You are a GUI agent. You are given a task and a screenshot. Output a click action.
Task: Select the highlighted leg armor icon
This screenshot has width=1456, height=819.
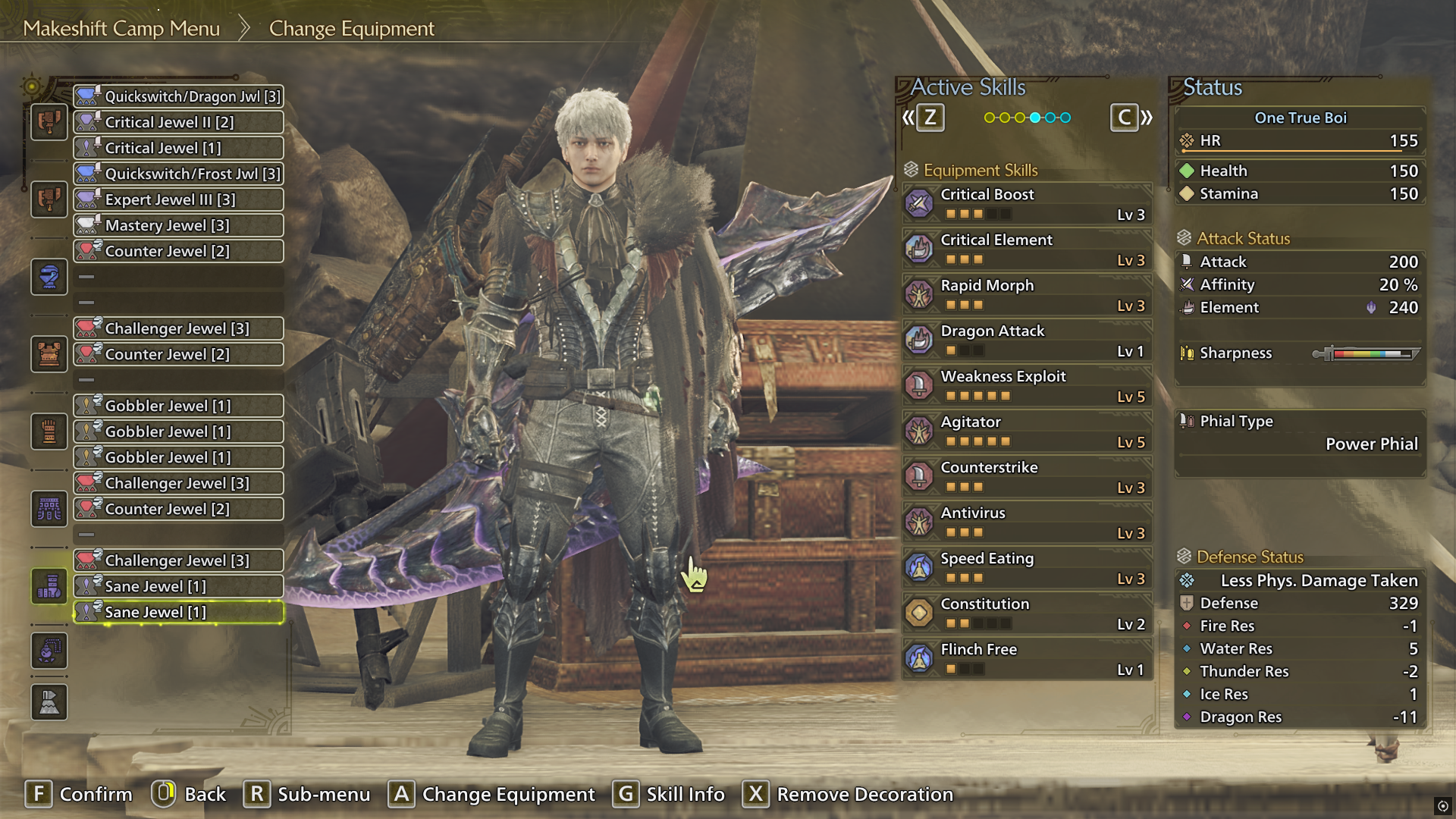click(49, 586)
